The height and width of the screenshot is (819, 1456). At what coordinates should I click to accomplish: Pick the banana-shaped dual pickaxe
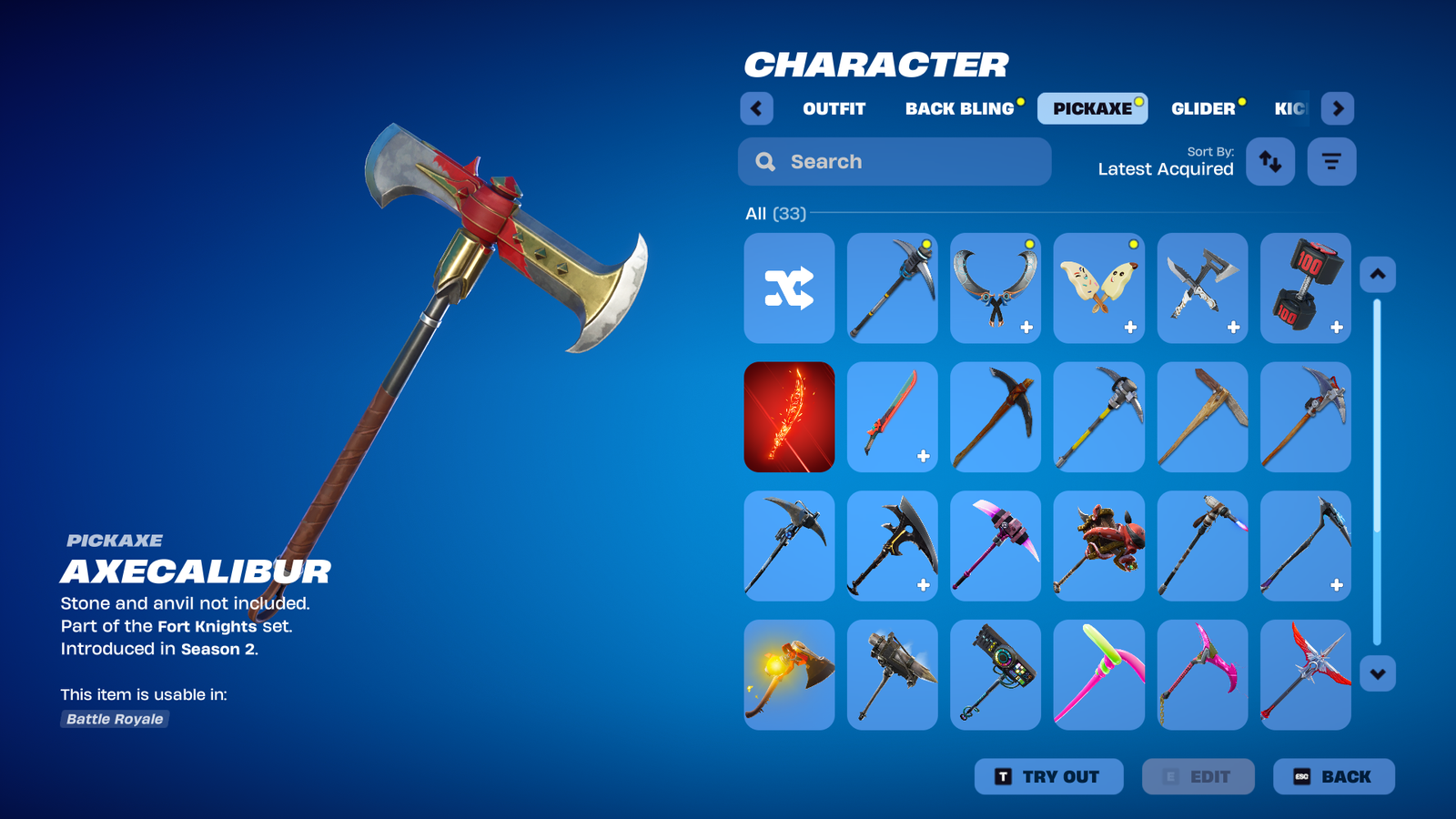[1098, 288]
